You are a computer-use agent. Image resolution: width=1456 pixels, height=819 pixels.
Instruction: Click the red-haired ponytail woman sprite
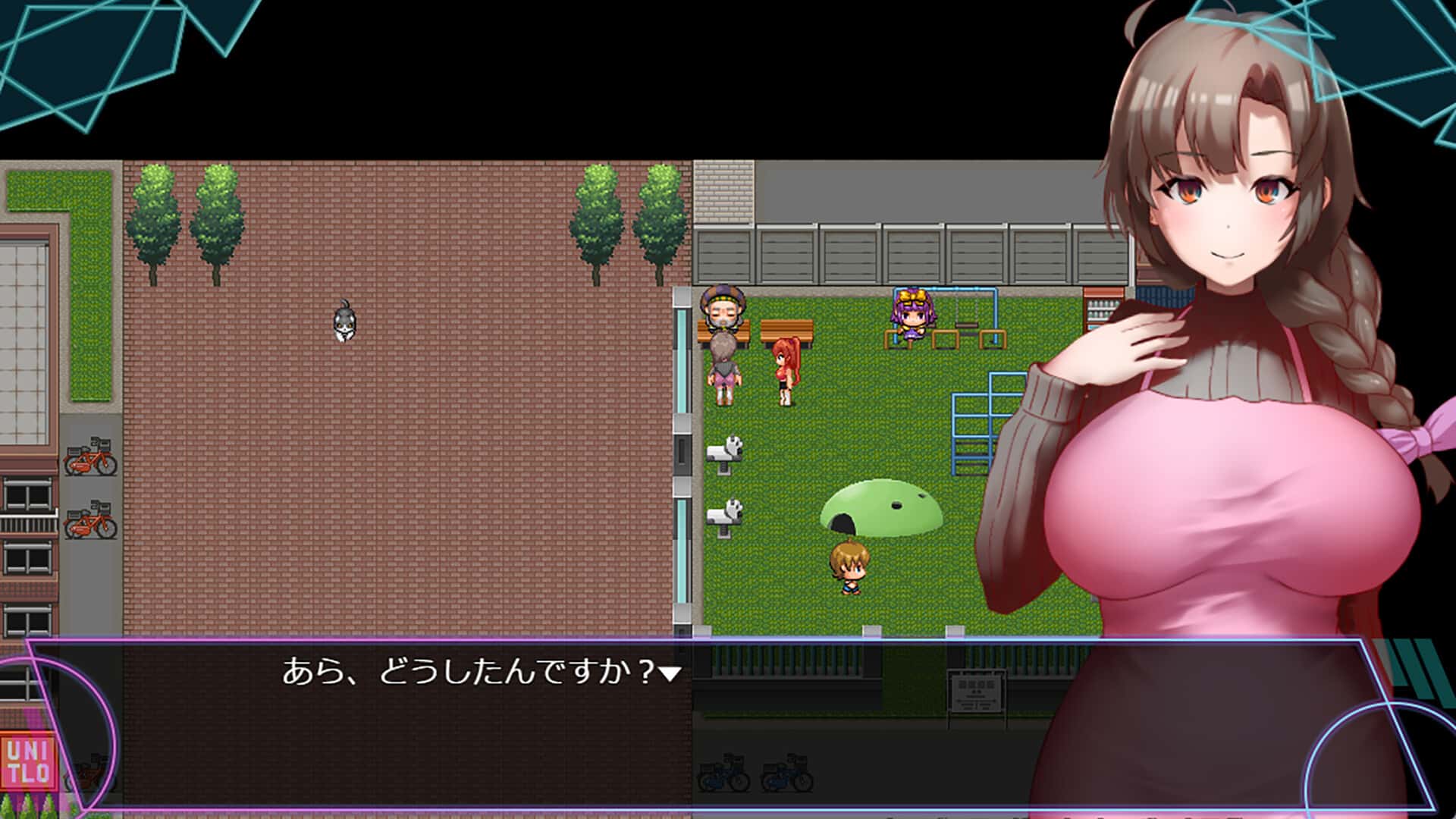785,368
